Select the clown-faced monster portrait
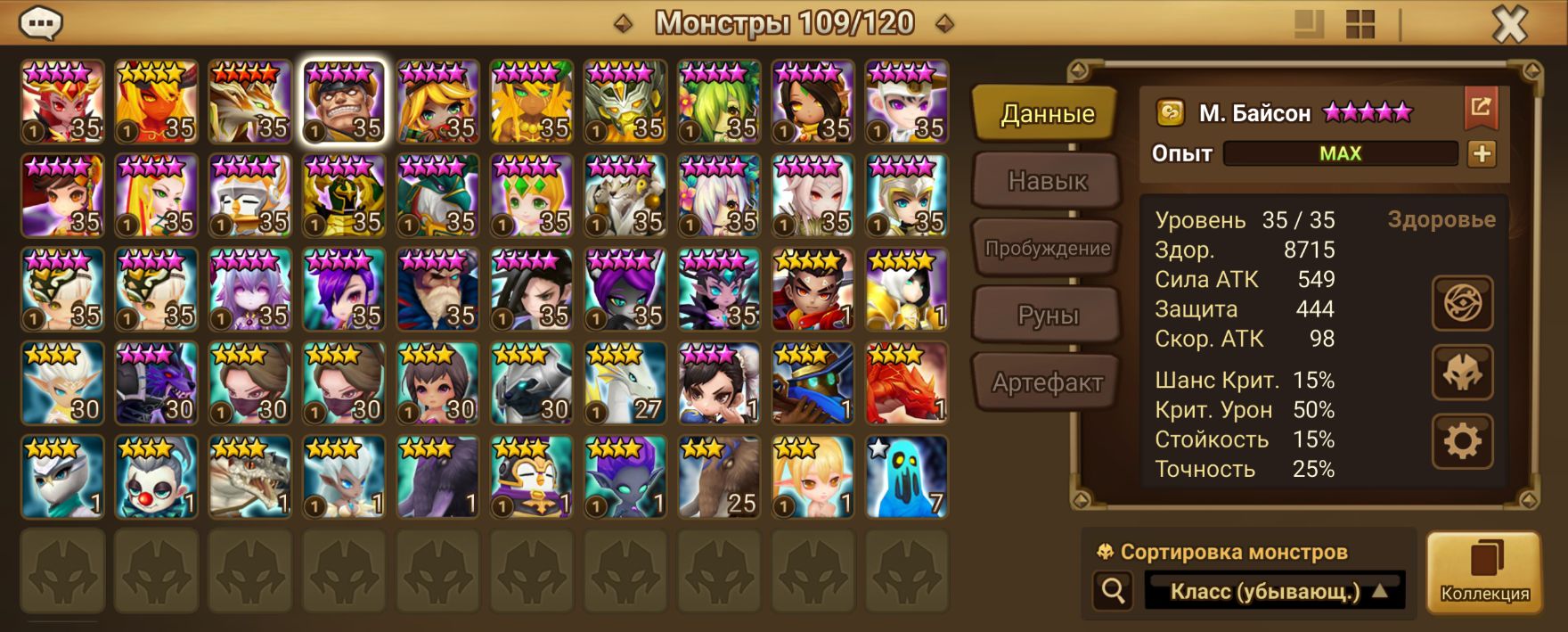Viewport: 1568px width, 632px height. pyautogui.click(x=157, y=477)
